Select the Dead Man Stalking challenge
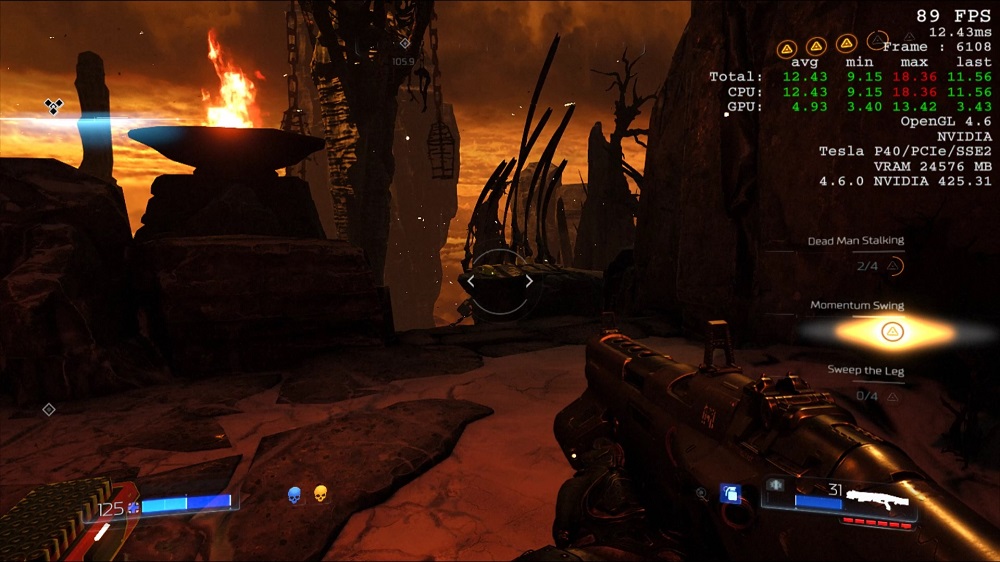1000x562 pixels. point(856,241)
